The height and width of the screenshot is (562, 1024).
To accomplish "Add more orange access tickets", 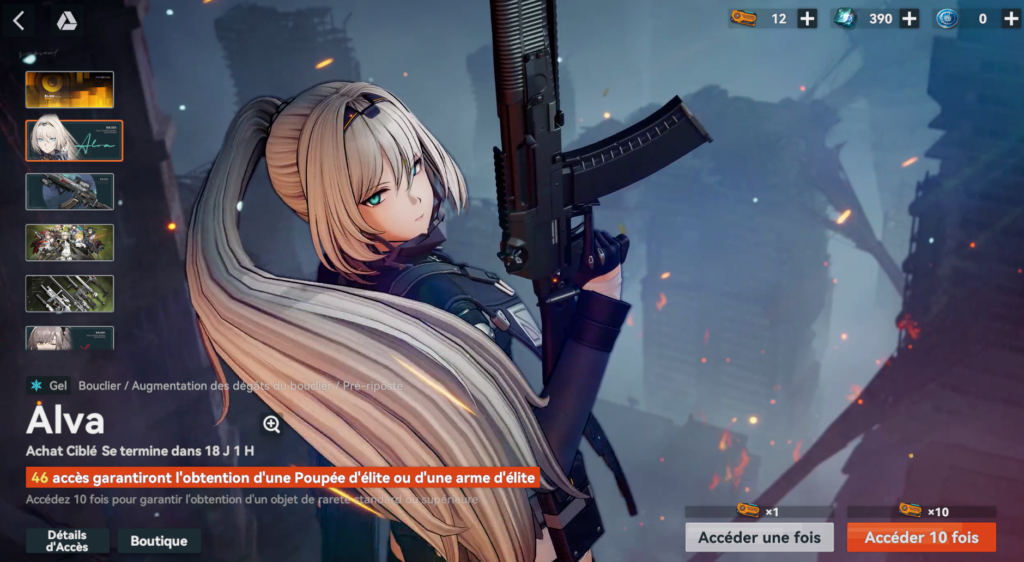I will click(808, 19).
